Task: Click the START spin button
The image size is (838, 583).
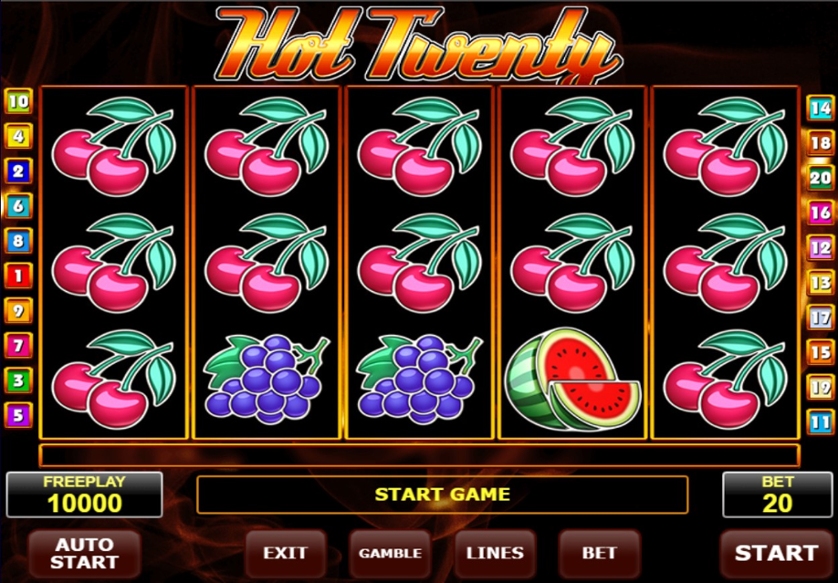Action: [x=776, y=552]
